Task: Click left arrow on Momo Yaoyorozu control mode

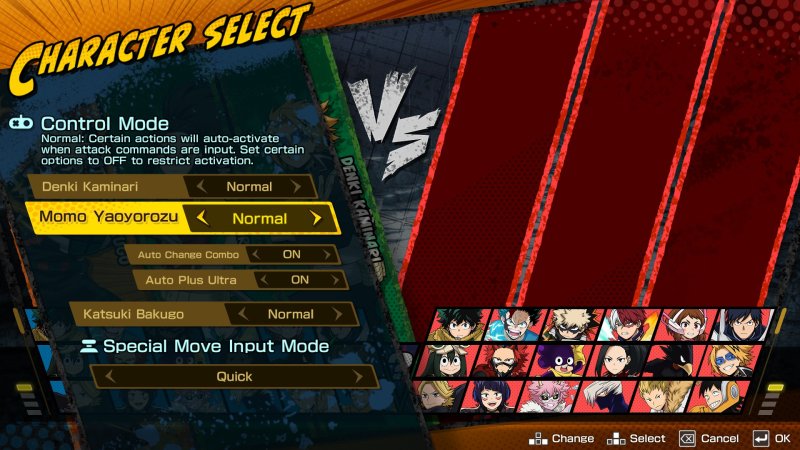Action: 203,218
